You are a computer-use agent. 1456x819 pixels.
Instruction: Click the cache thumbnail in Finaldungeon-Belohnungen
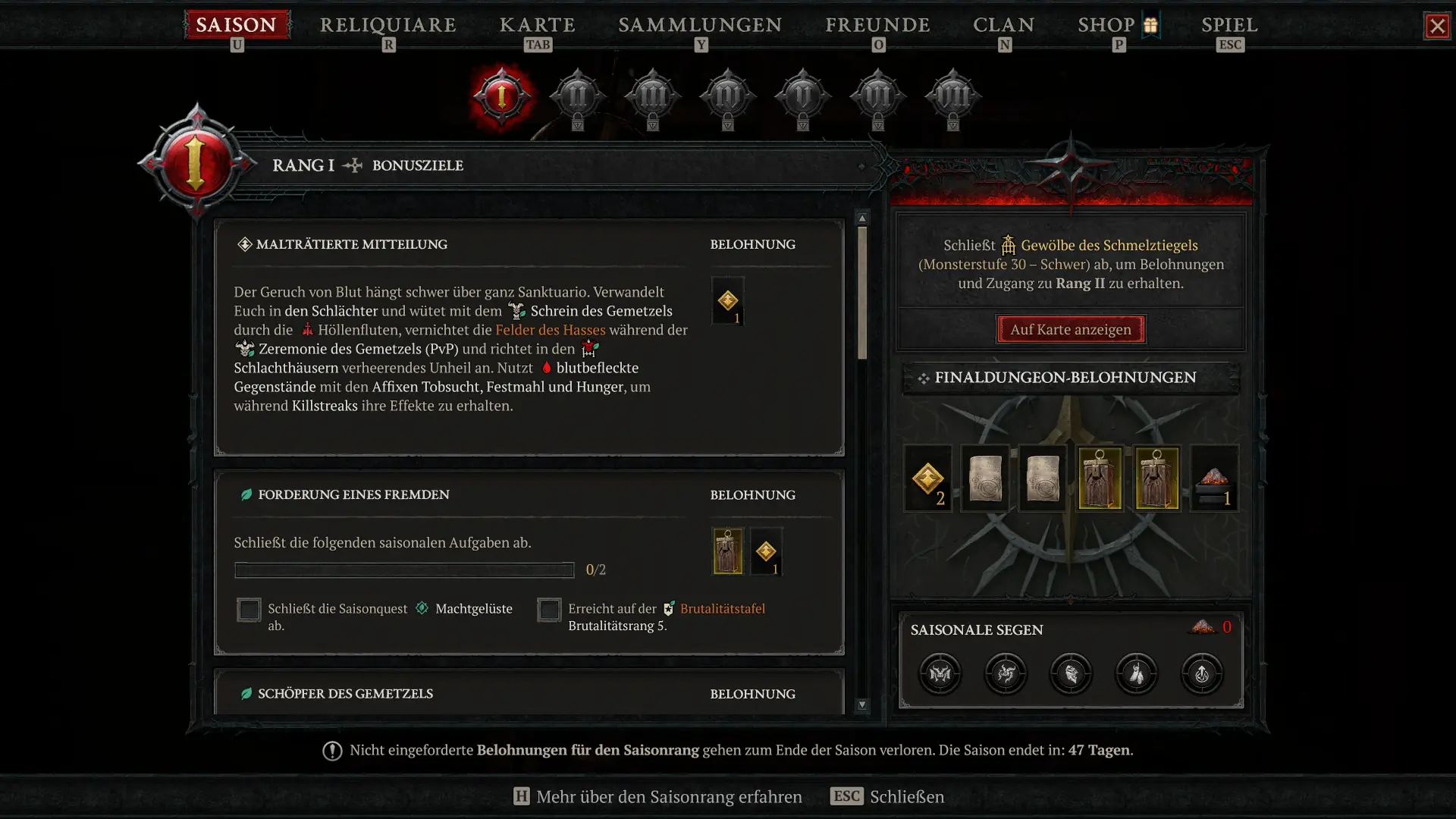click(1100, 478)
